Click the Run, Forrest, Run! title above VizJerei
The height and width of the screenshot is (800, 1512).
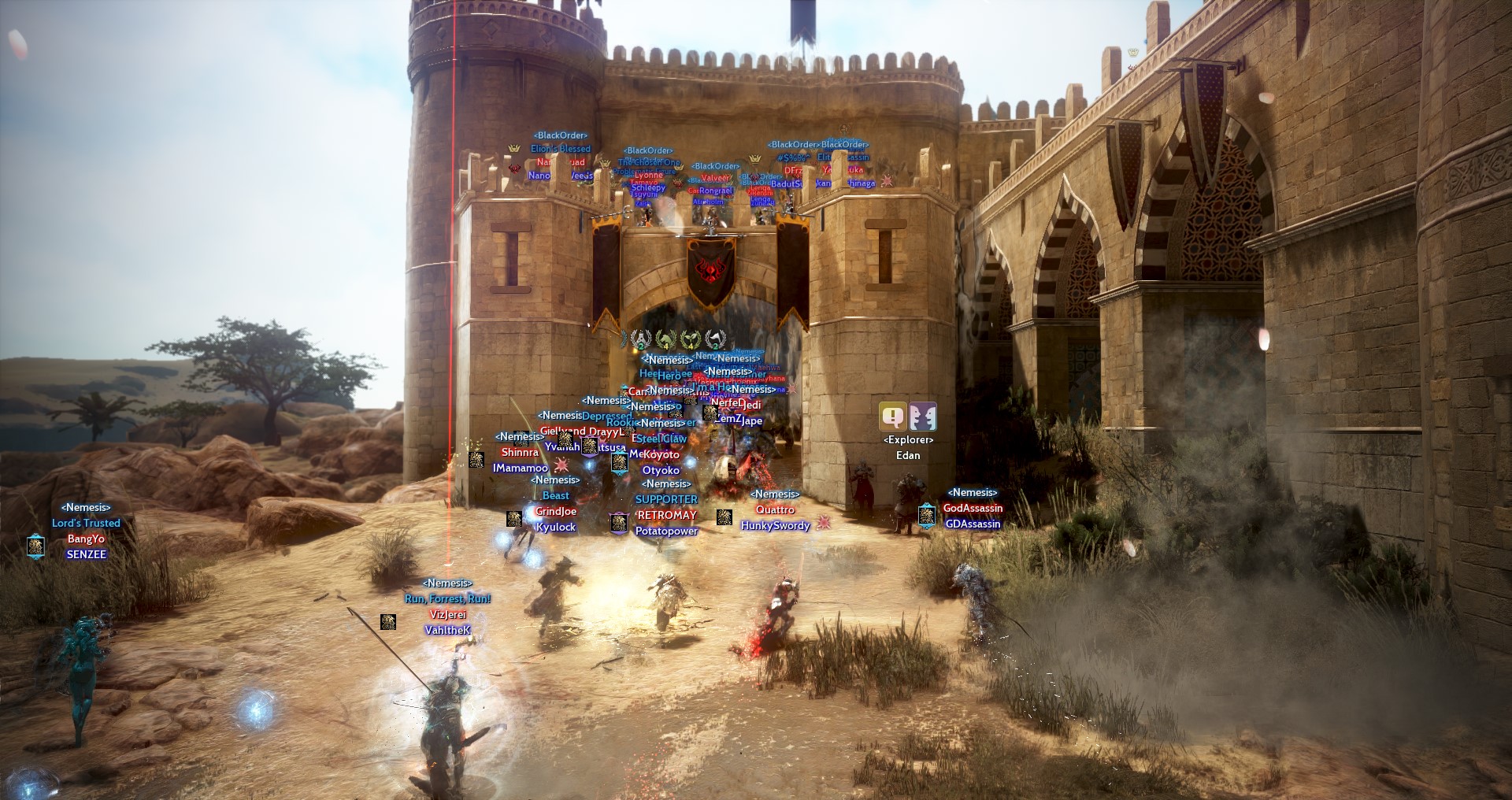[x=446, y=598]
